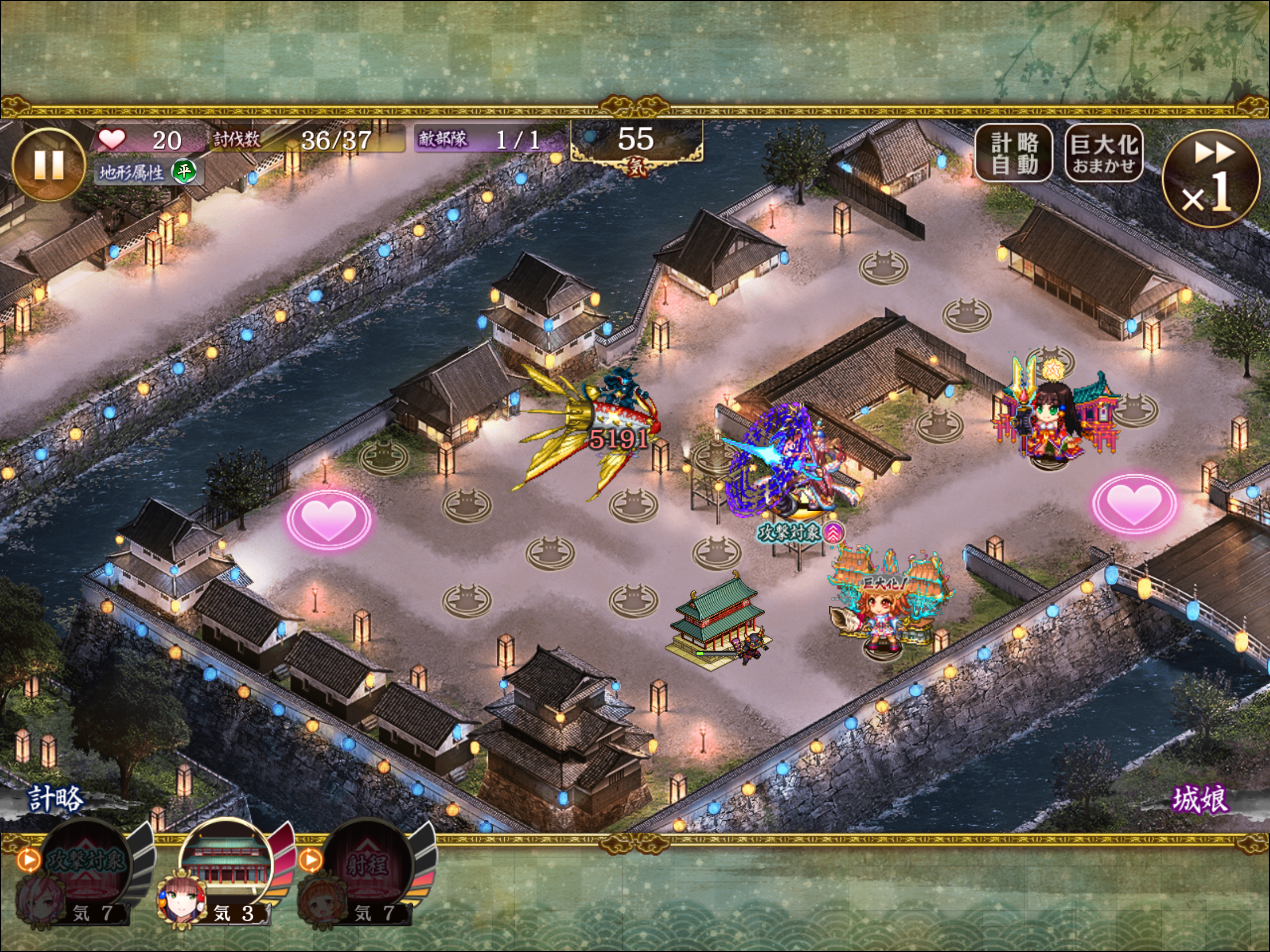Screen dimensions: 1270x952
Task: Pause the battle with the pause button
Action: 49,166
